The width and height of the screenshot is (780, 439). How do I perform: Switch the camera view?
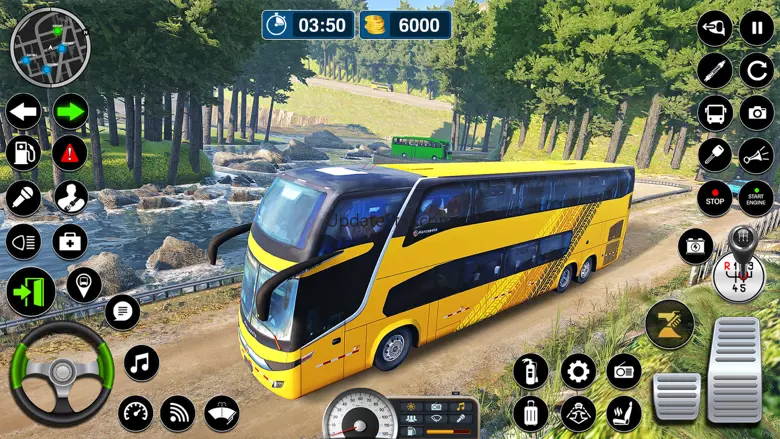756,112
